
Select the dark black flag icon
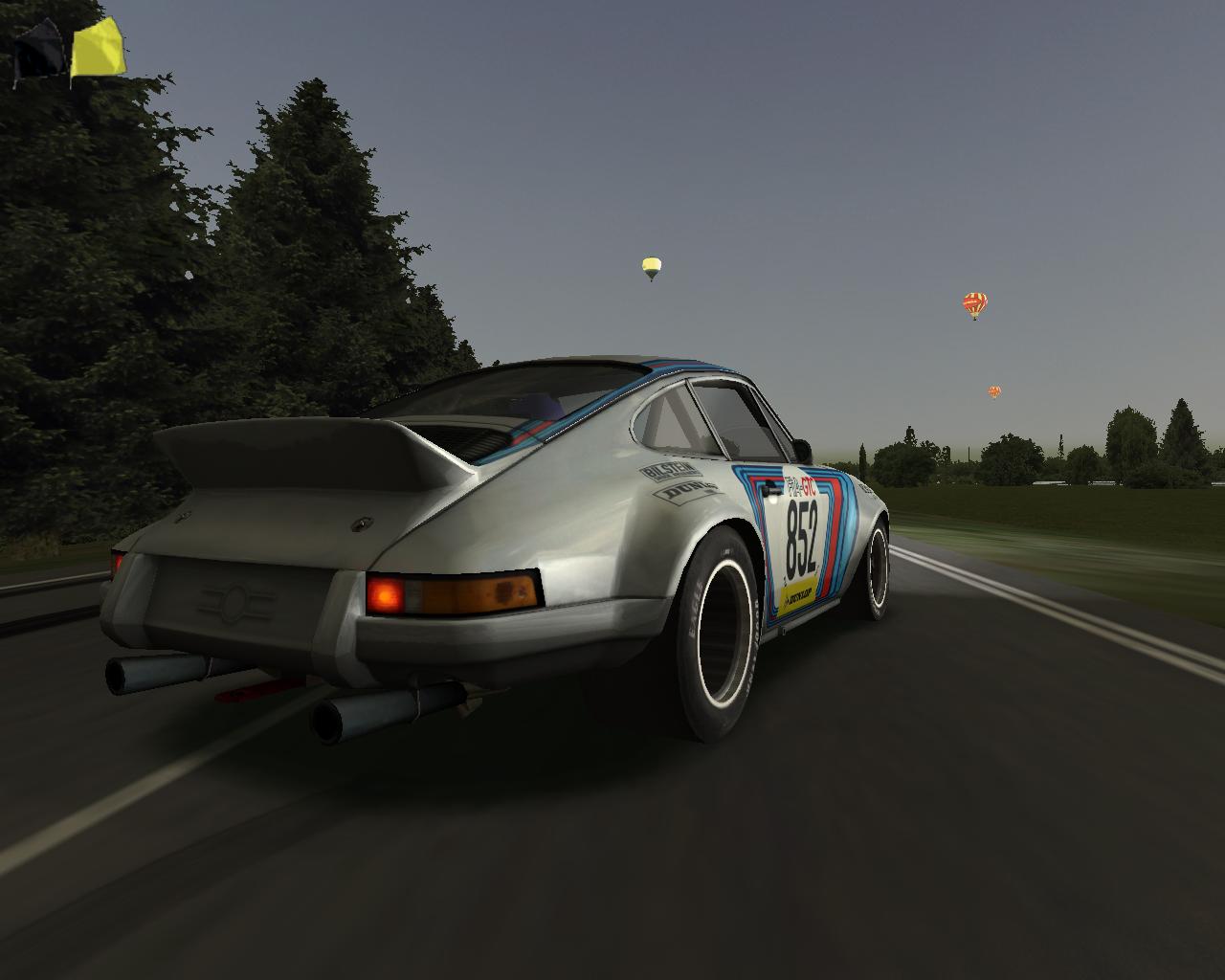(x=40, y=52)
